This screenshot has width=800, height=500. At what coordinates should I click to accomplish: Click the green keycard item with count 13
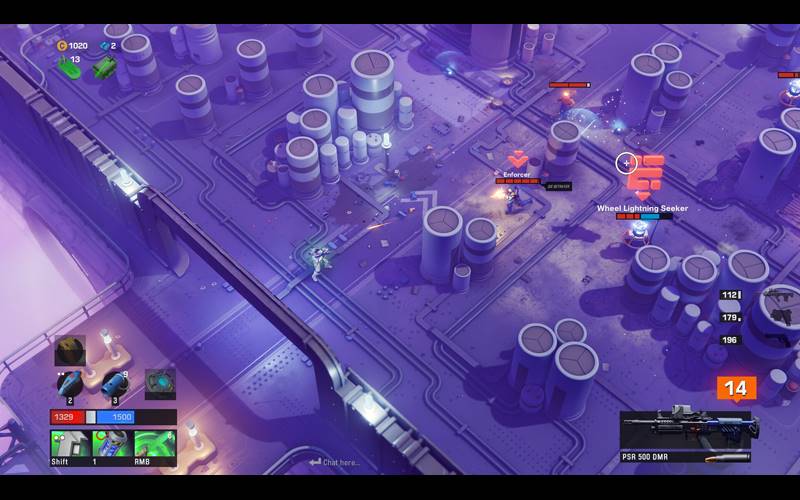click(x=69, y=68)
